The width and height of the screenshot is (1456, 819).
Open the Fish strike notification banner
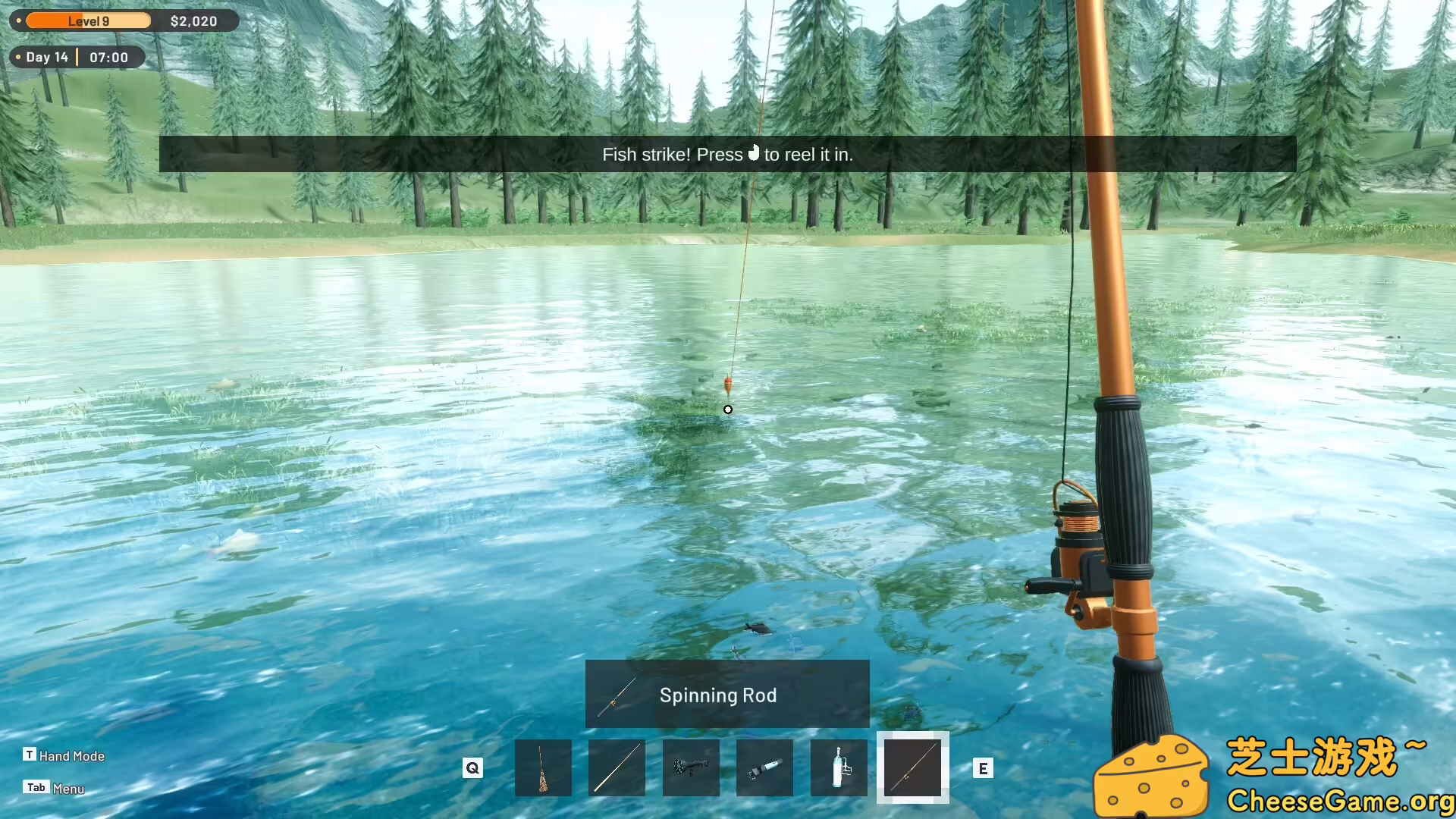click(x=727, y=154)
